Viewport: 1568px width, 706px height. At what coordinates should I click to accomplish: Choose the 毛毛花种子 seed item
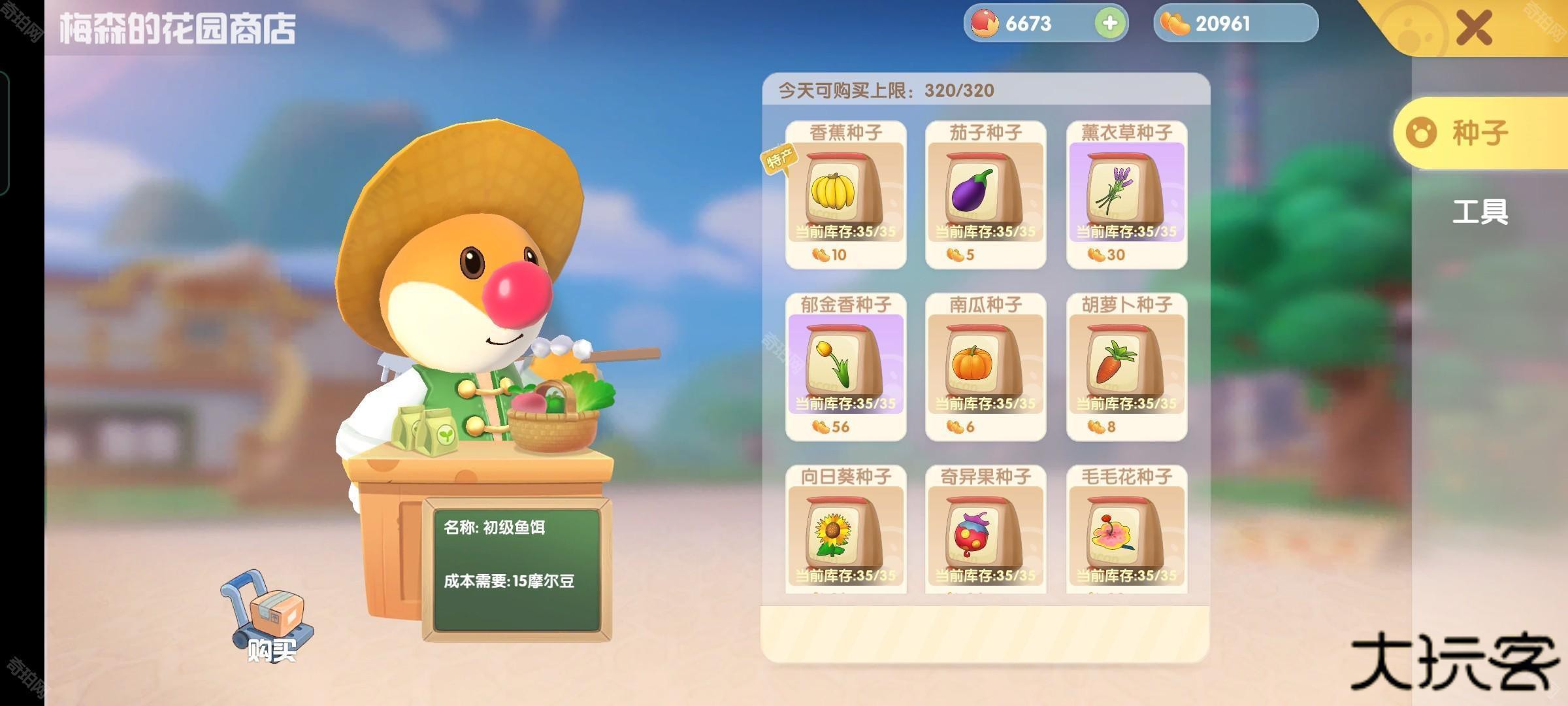(x=1126, y=533)
